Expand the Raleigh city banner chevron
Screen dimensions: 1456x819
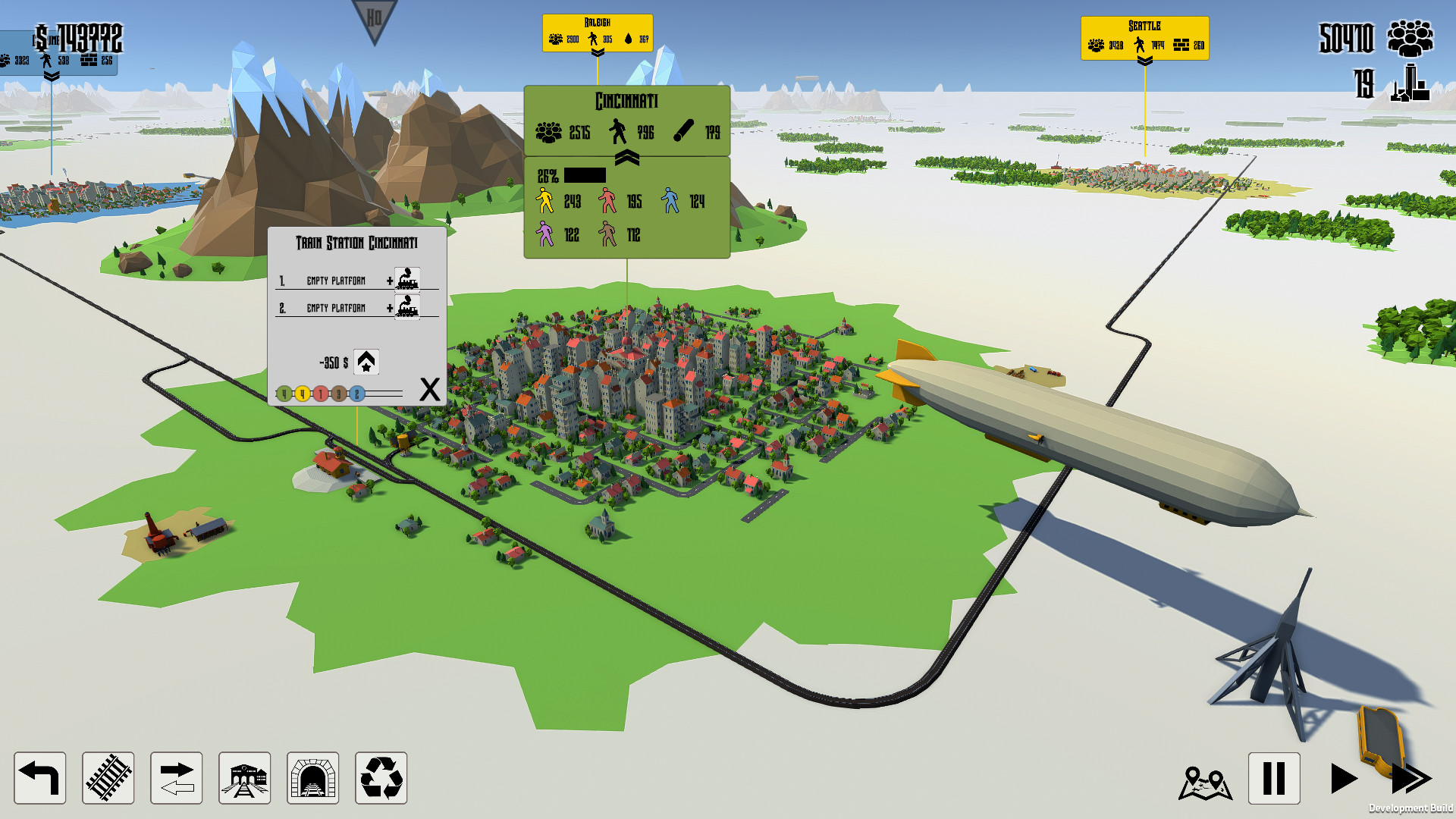coord(598,53)
